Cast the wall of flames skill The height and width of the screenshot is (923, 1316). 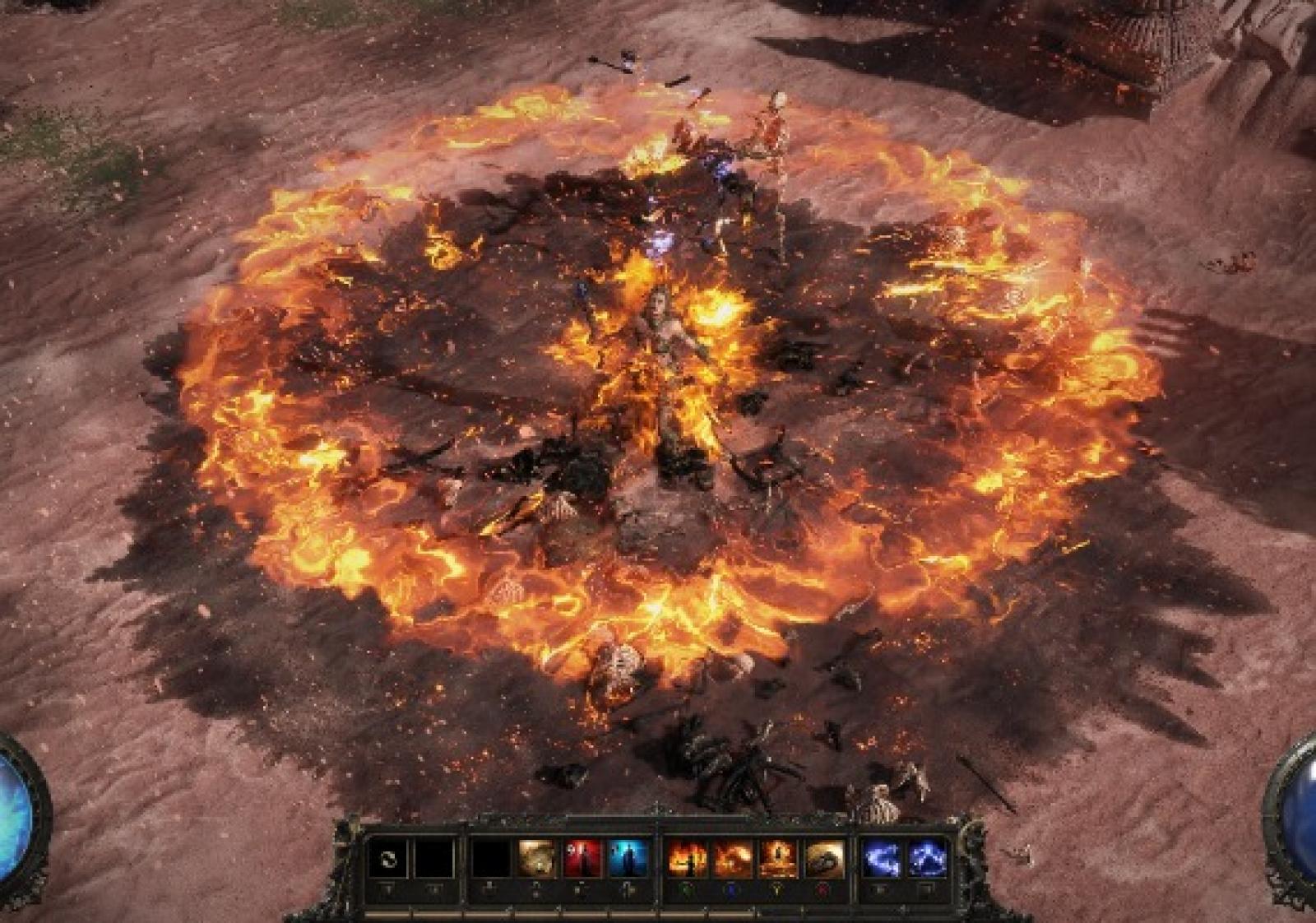(687, 860)
